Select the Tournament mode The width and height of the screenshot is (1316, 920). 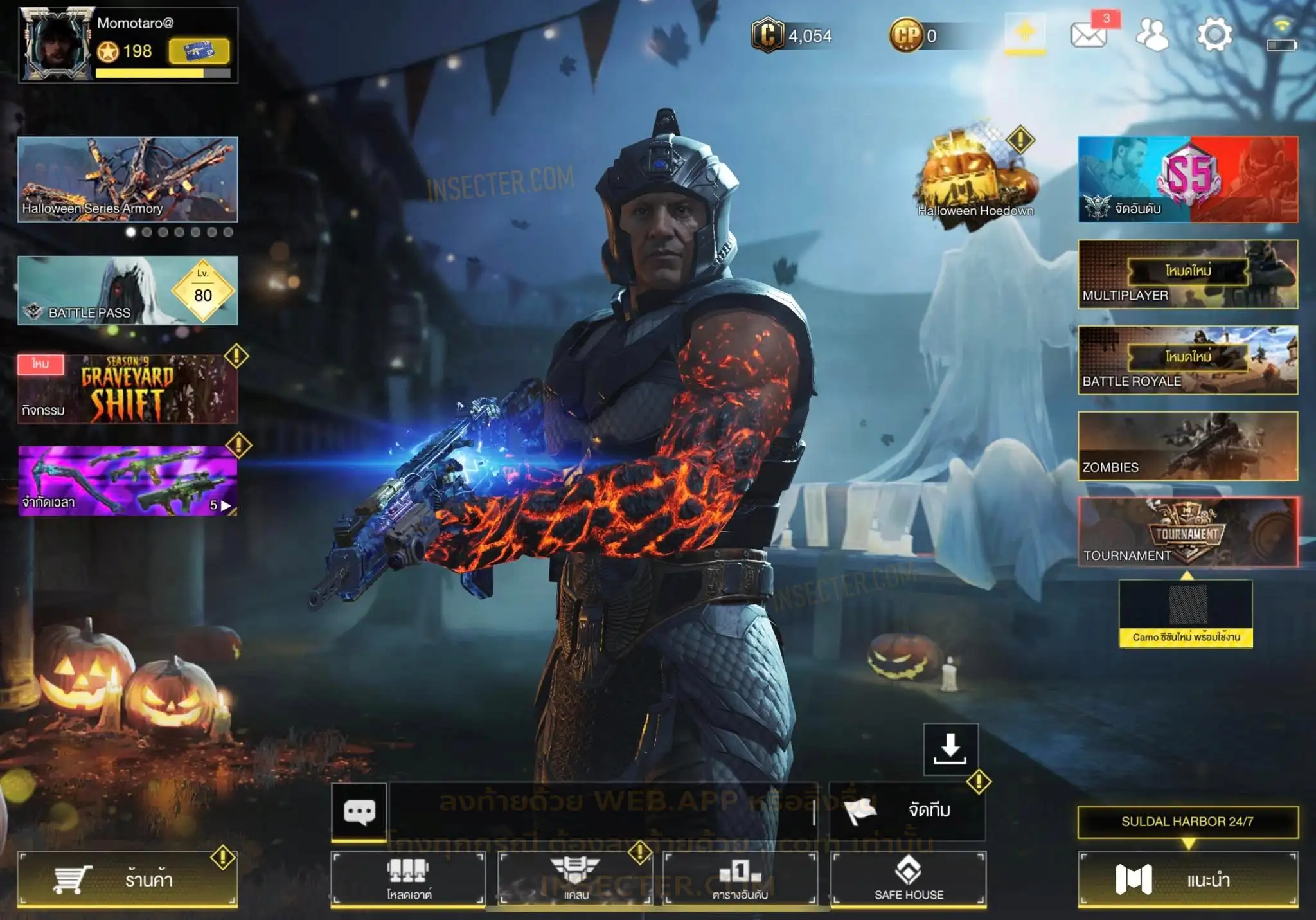(x=1187, y=532)
